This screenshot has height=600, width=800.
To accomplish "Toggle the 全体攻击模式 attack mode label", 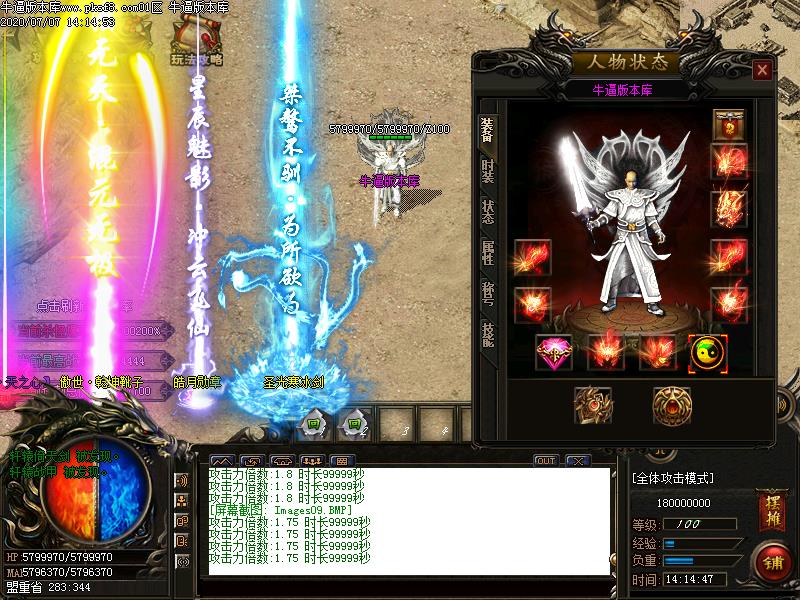I will point(686,478).
